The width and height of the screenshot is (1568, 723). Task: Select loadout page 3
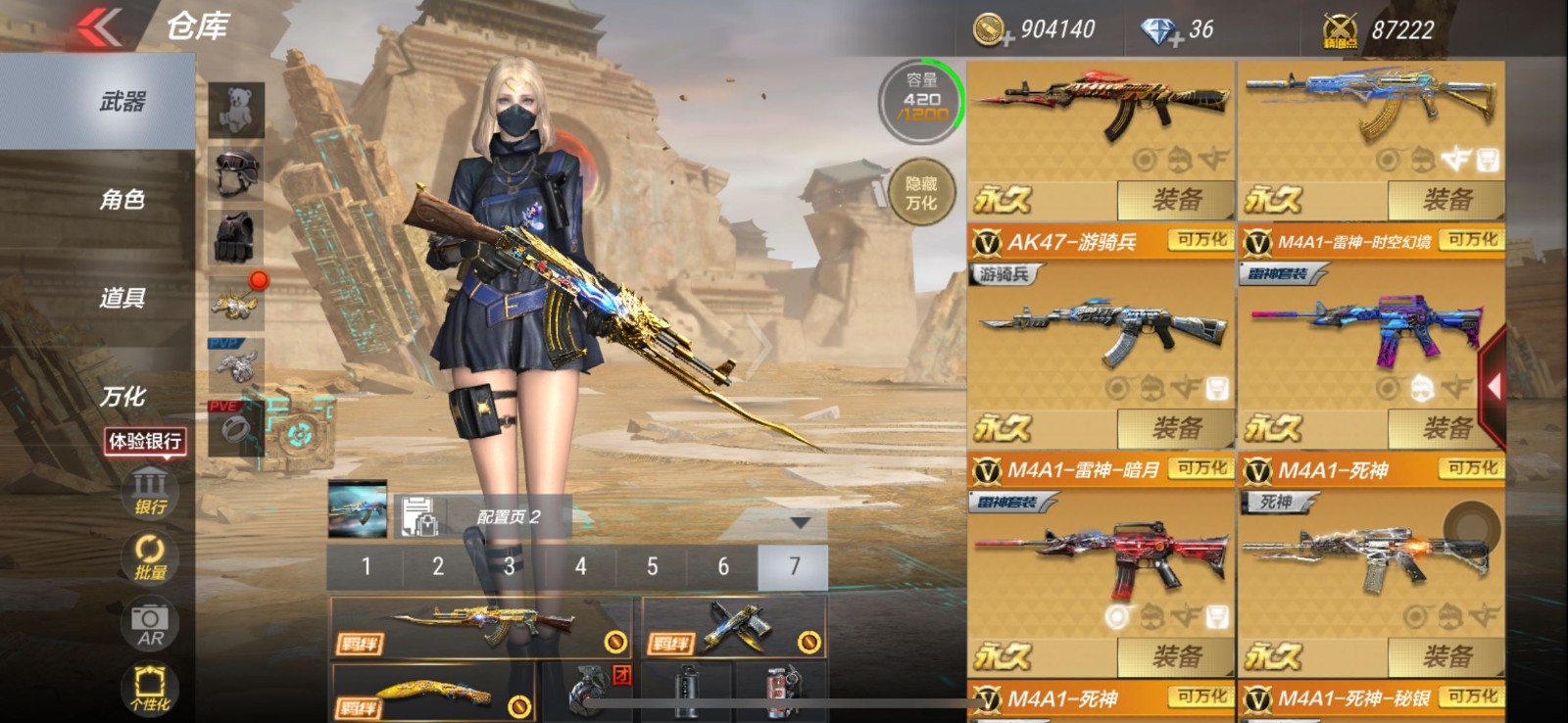coord(509,566)
